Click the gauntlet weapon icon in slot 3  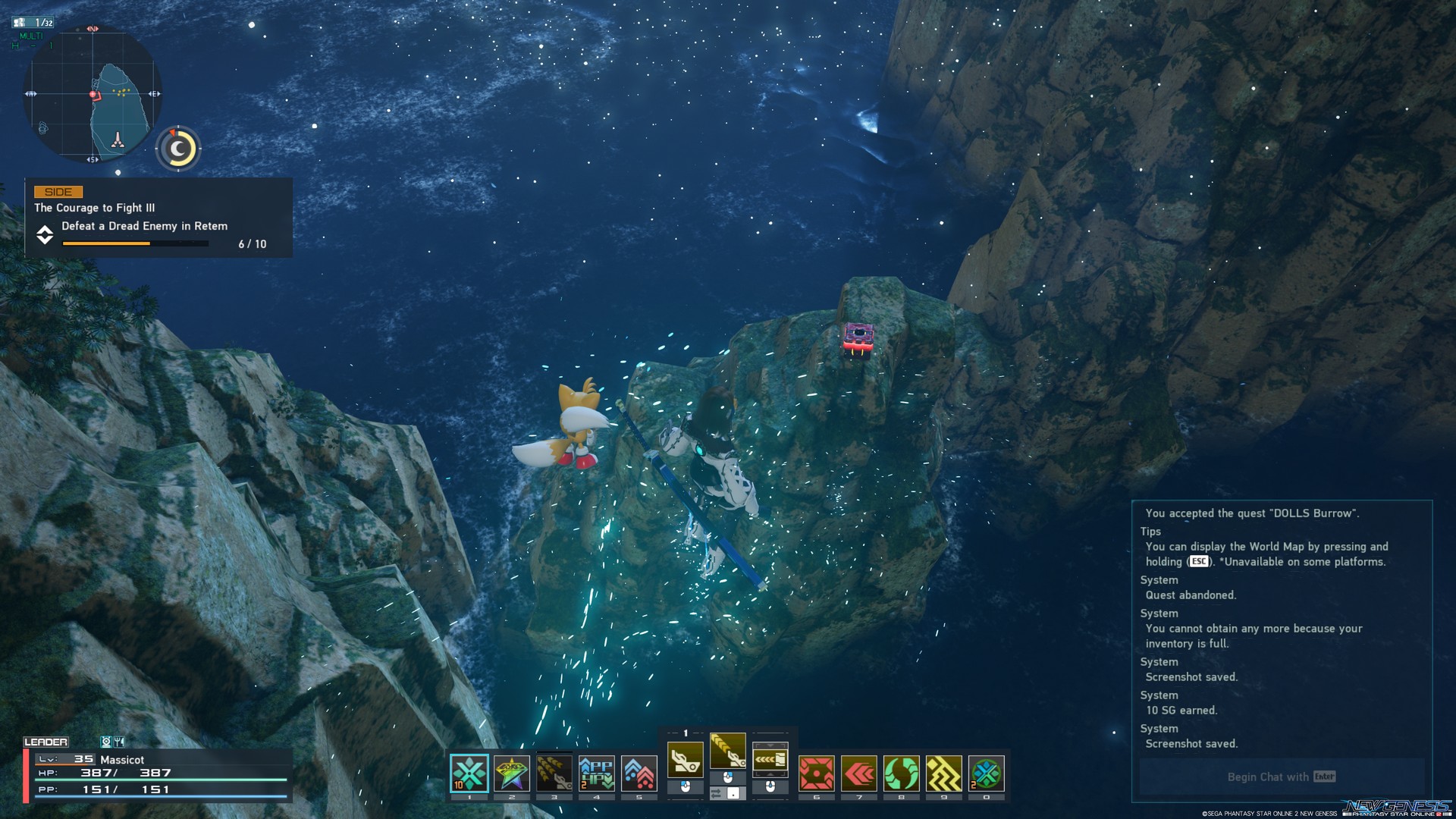click(x=554, y=773)
